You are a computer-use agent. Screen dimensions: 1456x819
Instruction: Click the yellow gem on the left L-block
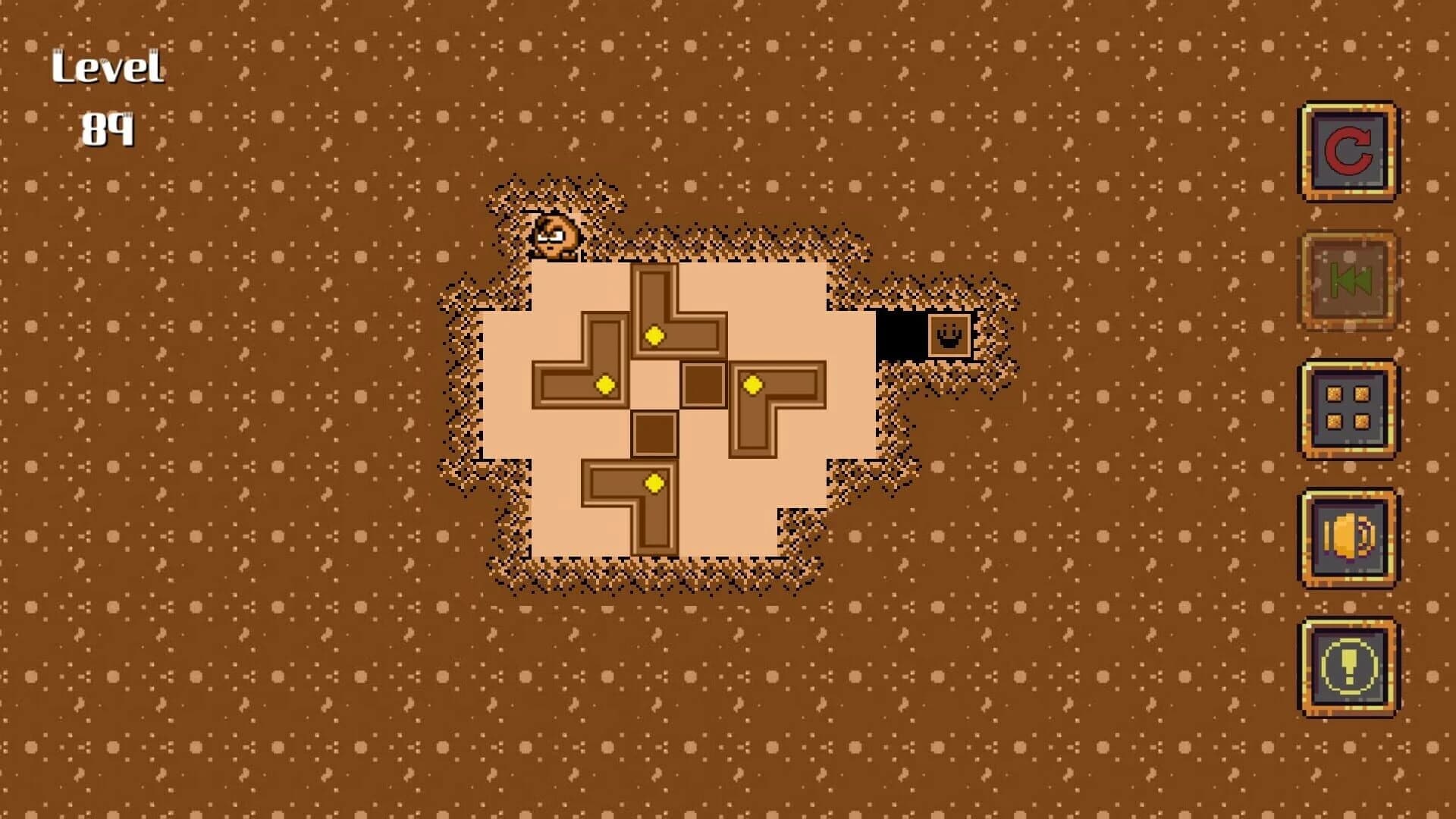point(604,386)
